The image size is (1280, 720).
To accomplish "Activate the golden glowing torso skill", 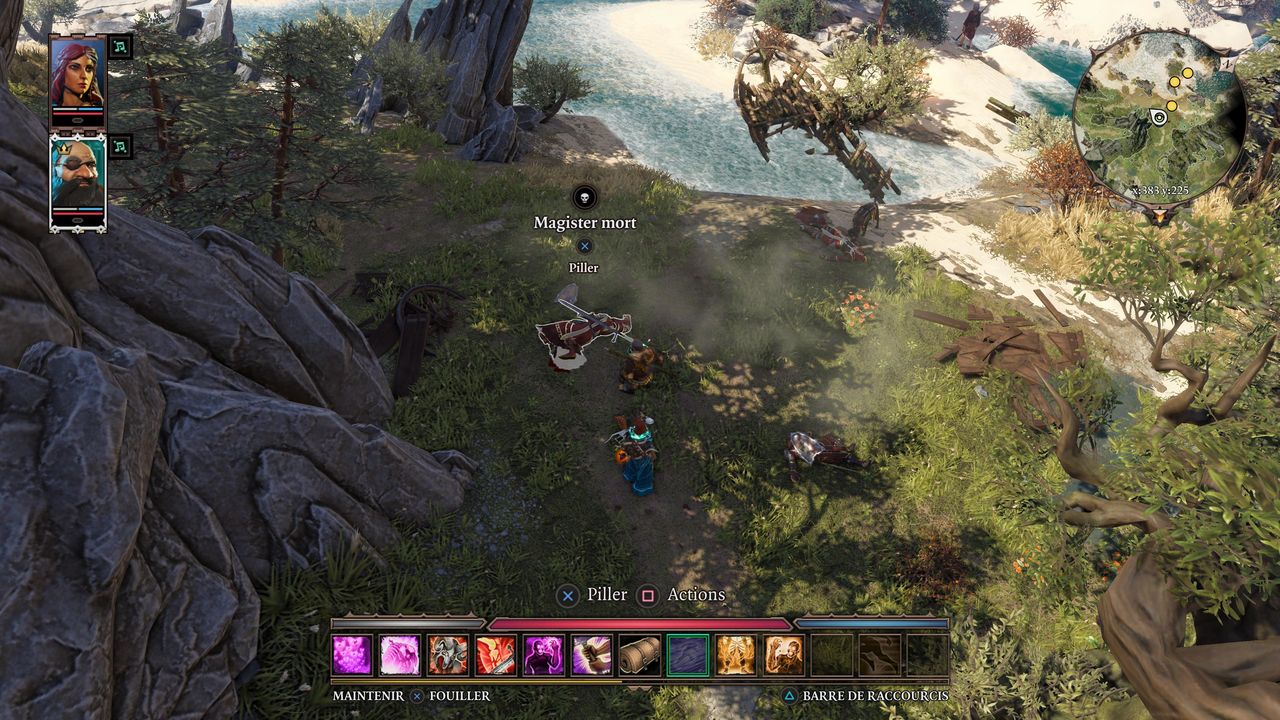I will (x=736, y=655).
